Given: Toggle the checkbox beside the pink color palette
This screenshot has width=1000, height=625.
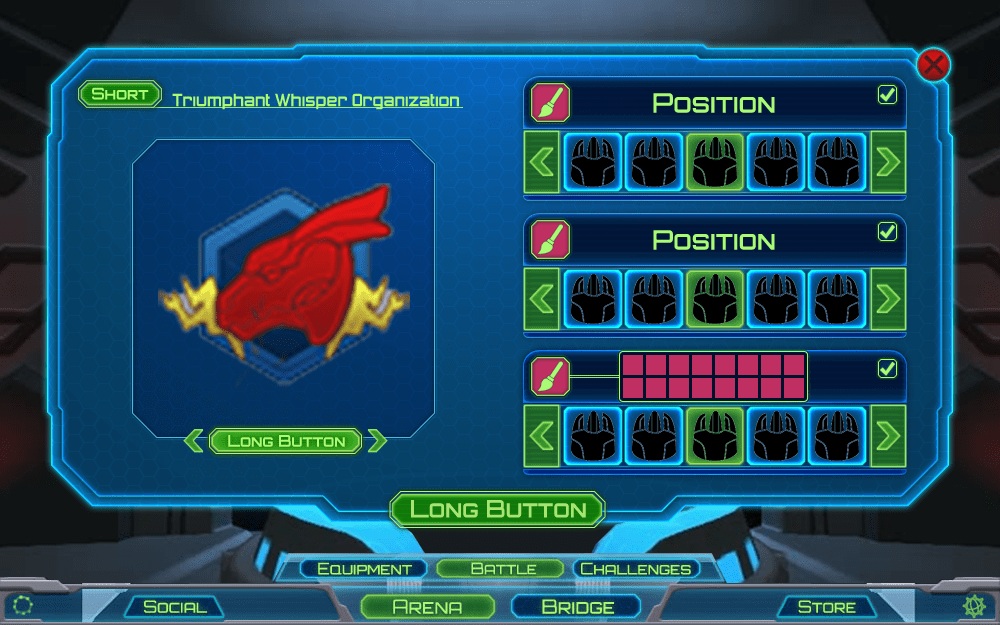Looking at the screenshot, I should pyautogui.click(x=887, y=369).
